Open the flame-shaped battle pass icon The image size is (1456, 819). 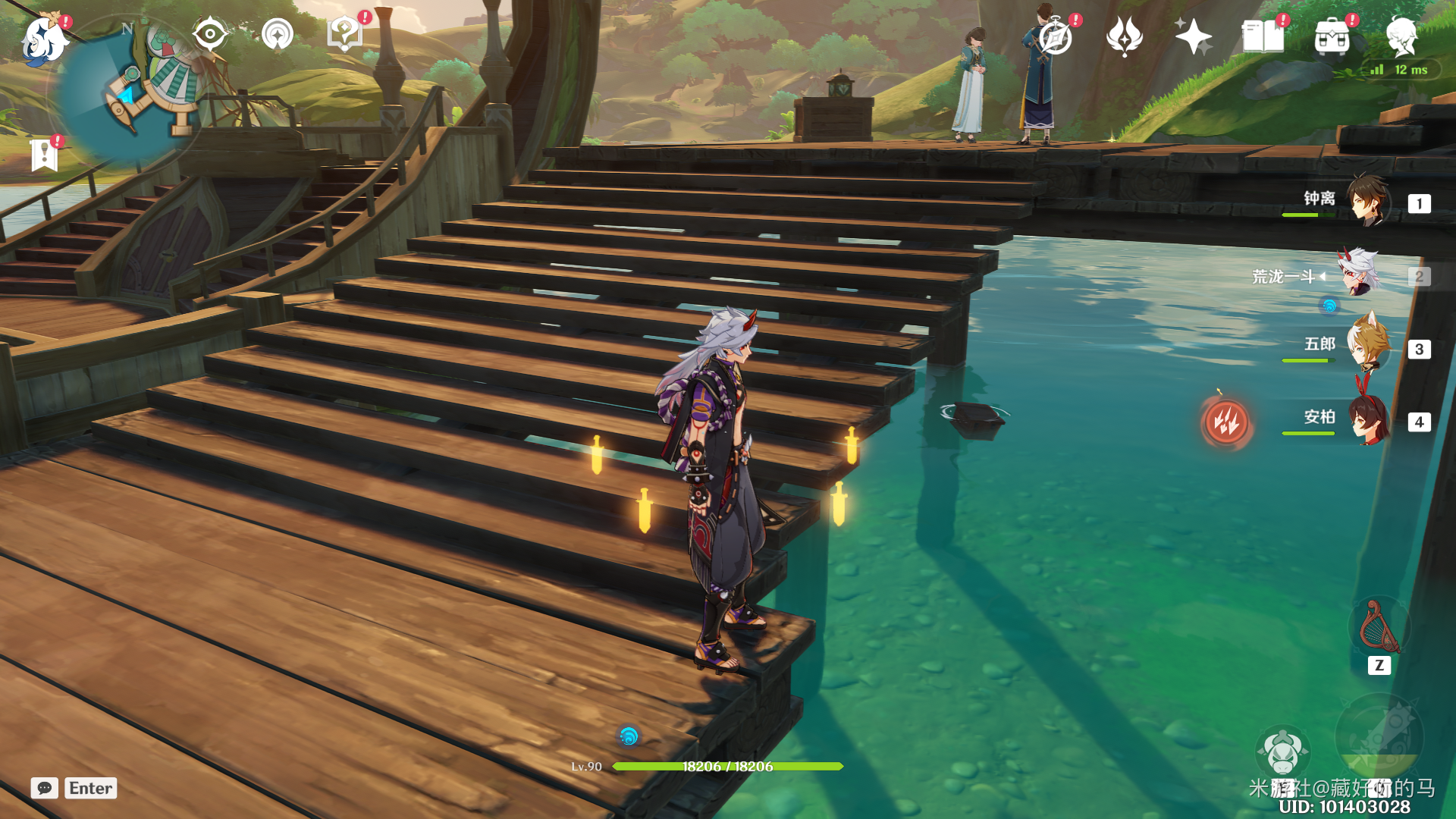[x=1125, y=36]
